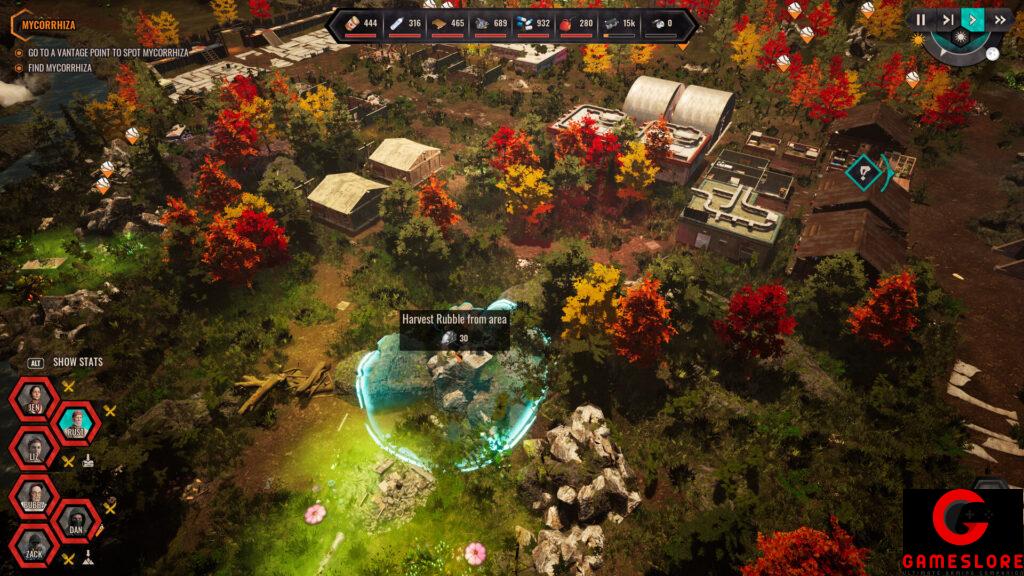Set game speed to normal play
The image size is (1024, 576).
click(x=972, y=19)
